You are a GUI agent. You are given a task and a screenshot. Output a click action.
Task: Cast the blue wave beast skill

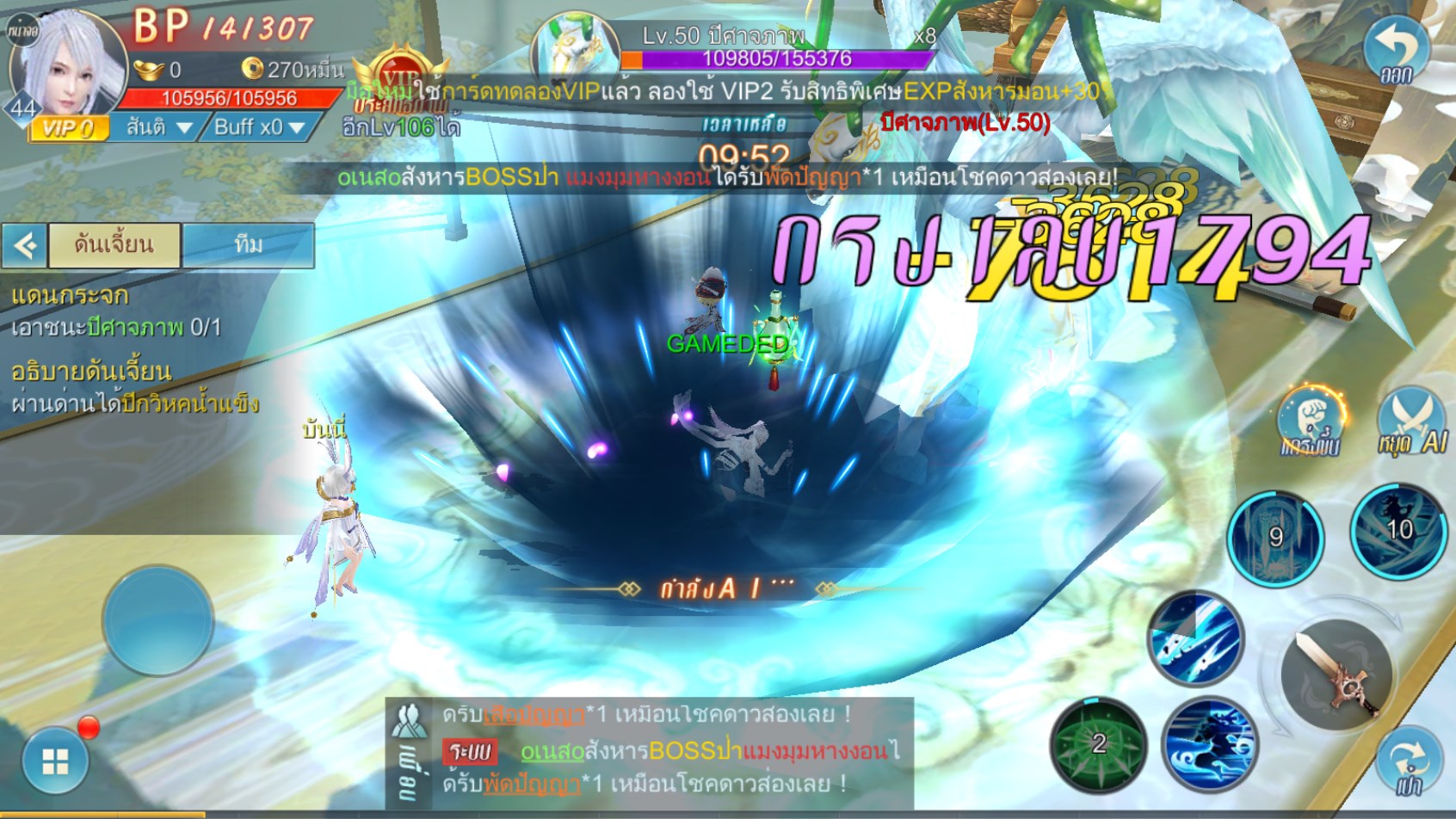[x=1209, y=745]
